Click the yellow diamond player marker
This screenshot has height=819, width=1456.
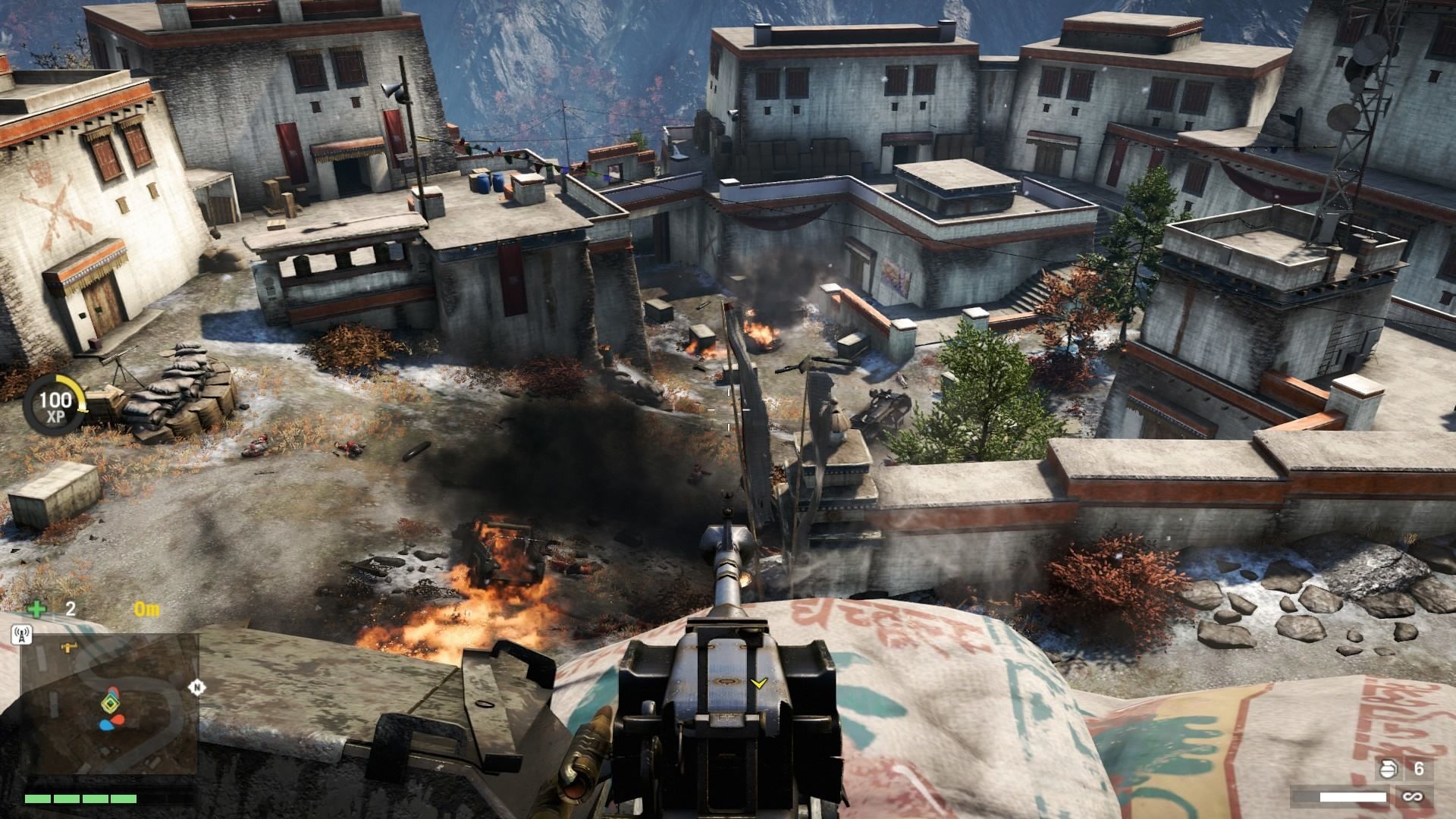[x=111, y=704]
